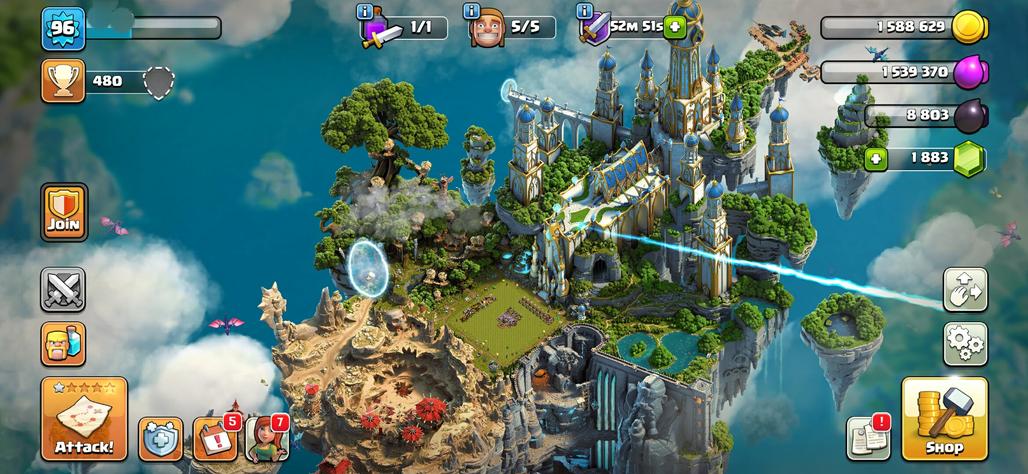Open the blue shield with plus icon
The image size is (1028, 474).
[160, 439]
